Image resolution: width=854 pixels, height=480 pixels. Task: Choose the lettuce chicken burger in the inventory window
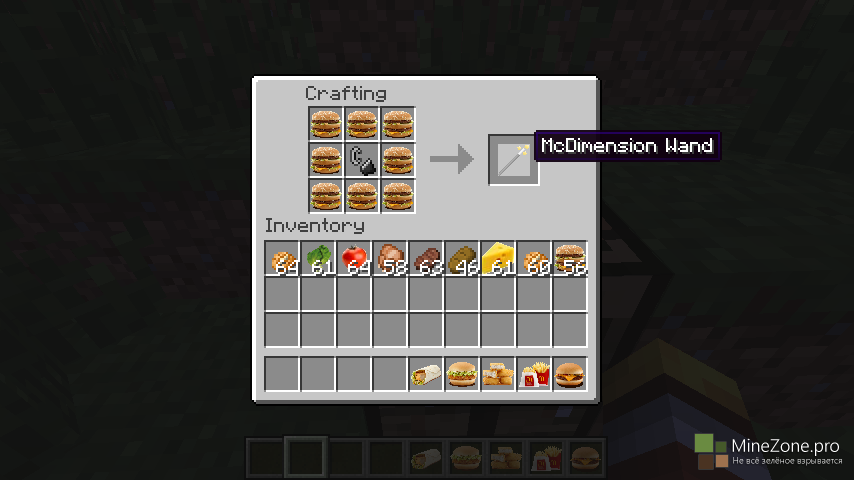[462, 374]
